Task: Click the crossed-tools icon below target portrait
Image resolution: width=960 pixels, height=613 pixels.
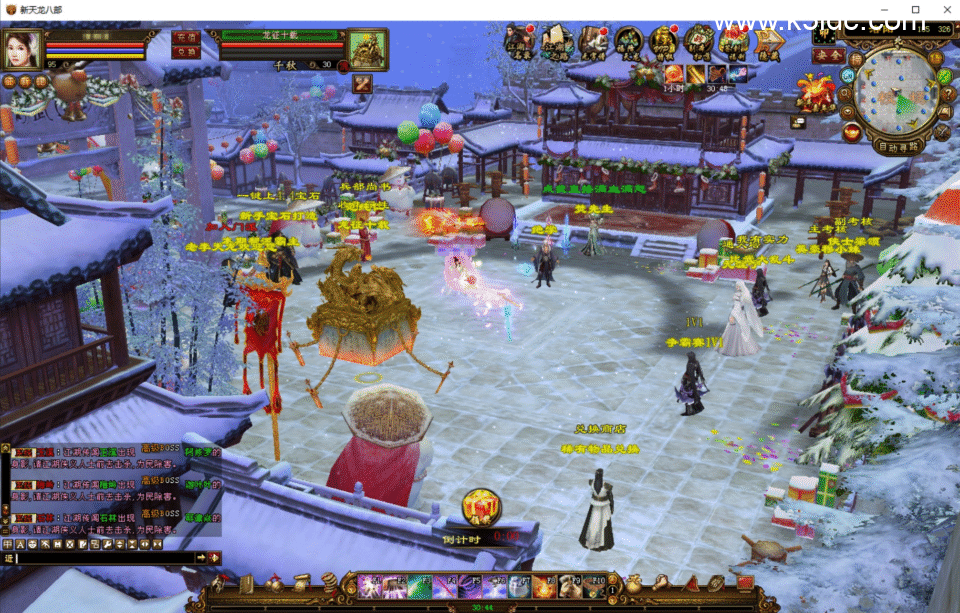Action: point(362,83)
